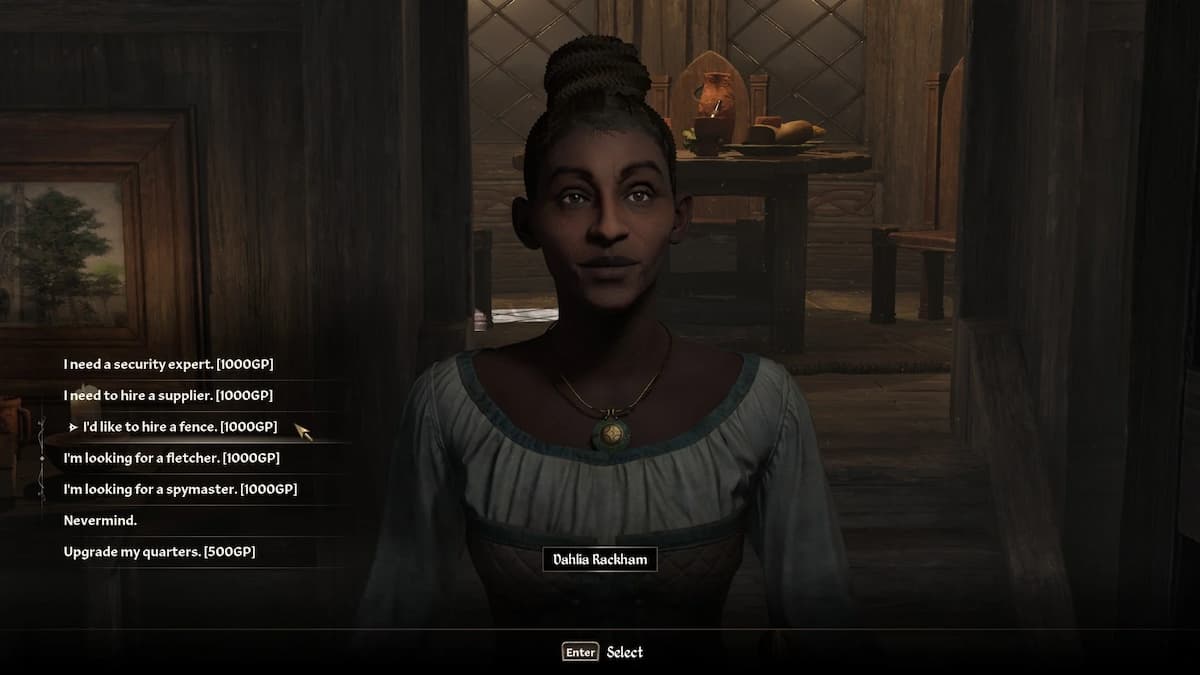The height and width of the screenshot is (675, 1200).
Task: Select "I'm looking for a spymaster" reply
Action: 180,490
